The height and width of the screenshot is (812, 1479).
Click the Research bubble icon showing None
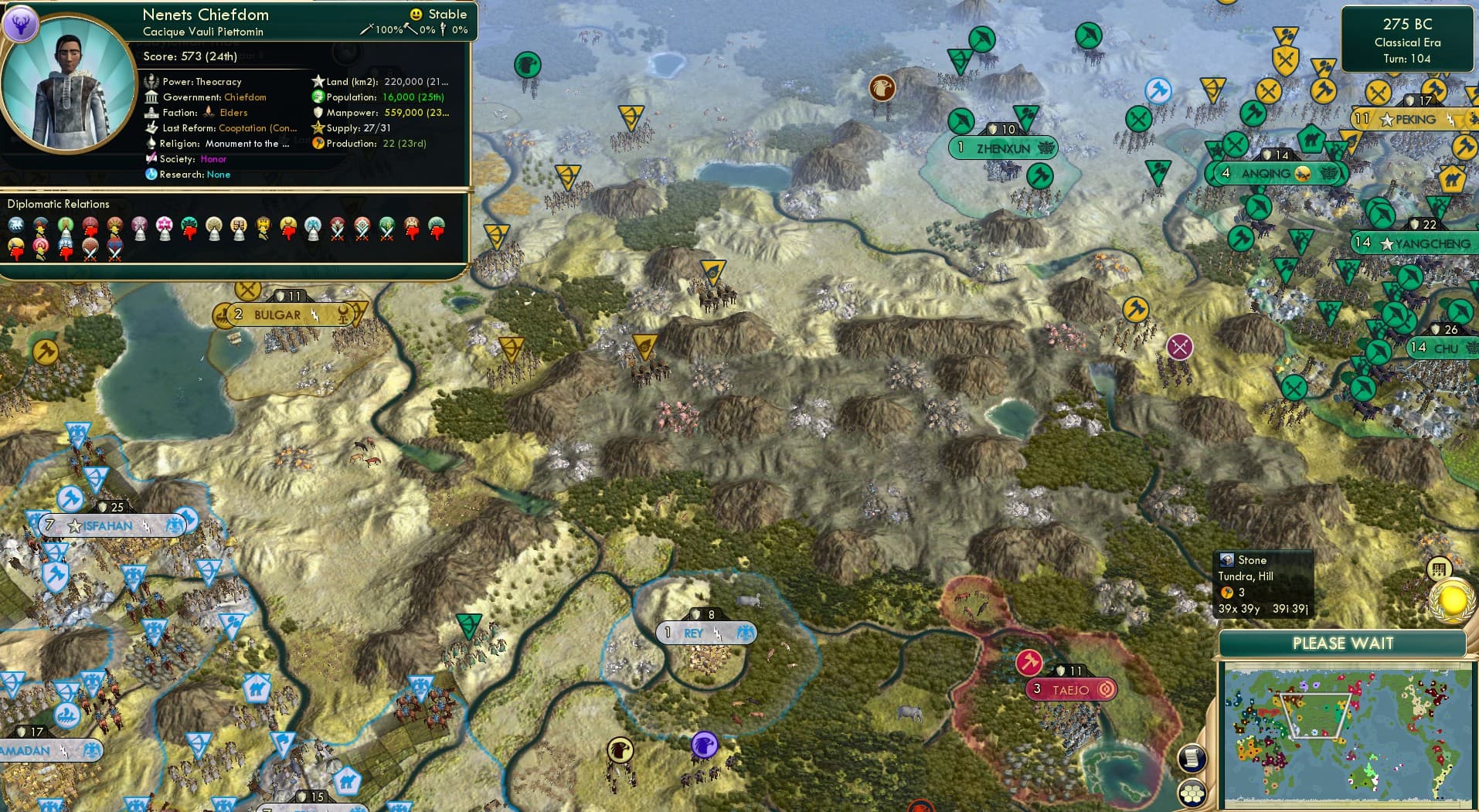[151, 175]
